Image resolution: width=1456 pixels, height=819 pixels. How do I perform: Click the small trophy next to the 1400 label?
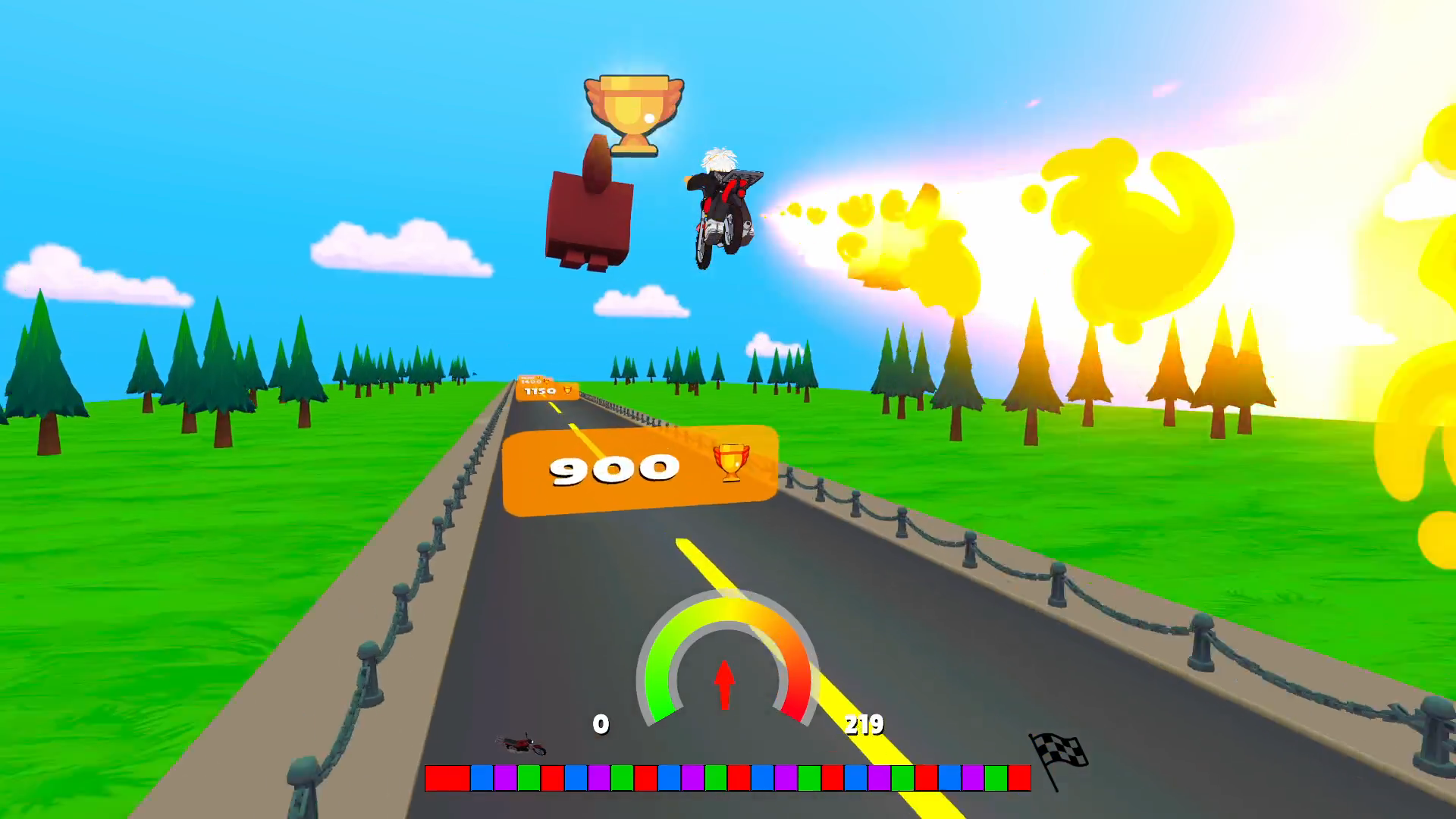pyautogui.click(x=547, y=381)
